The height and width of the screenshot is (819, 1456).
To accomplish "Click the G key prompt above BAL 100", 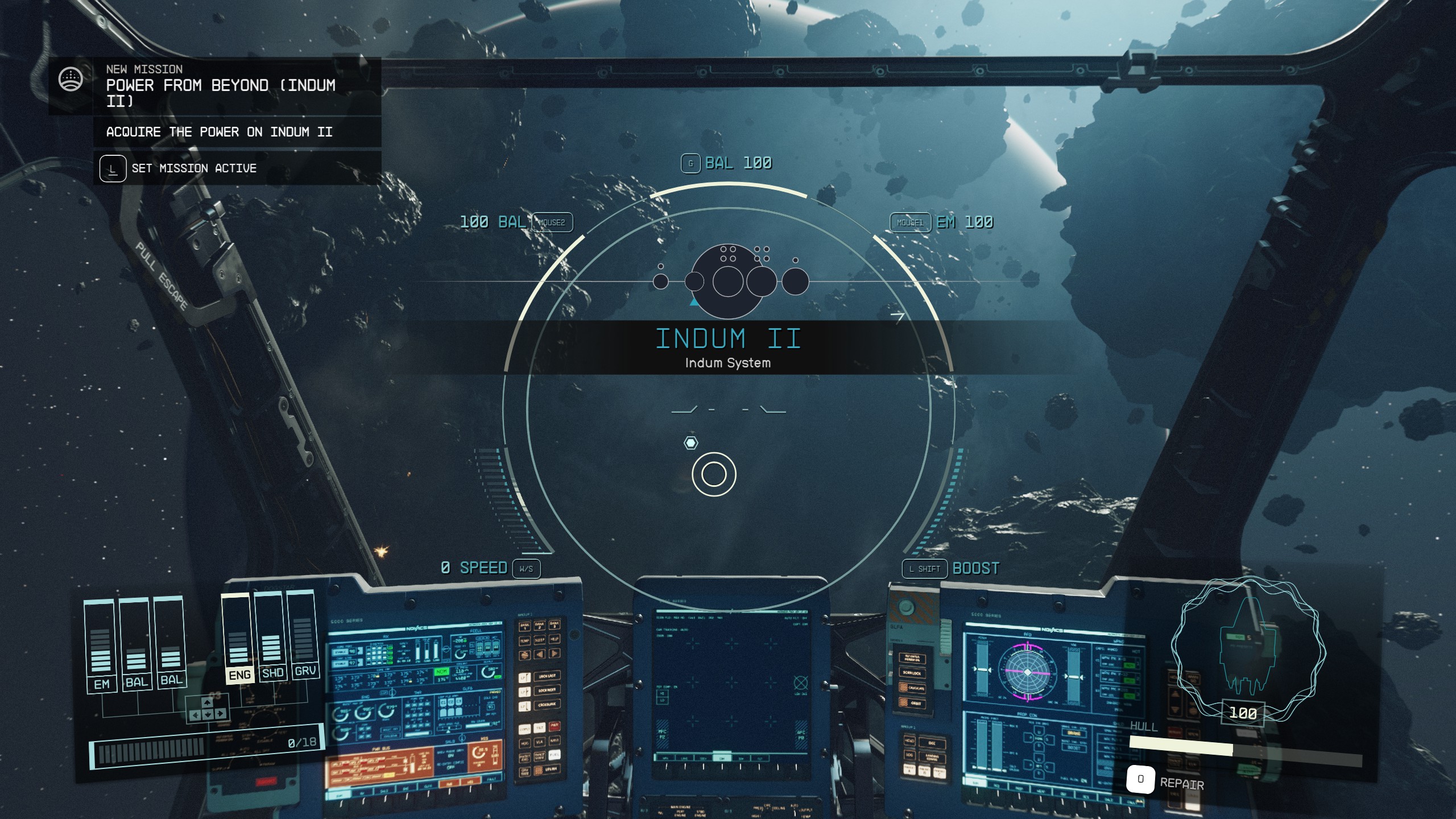I will [690, 163].
